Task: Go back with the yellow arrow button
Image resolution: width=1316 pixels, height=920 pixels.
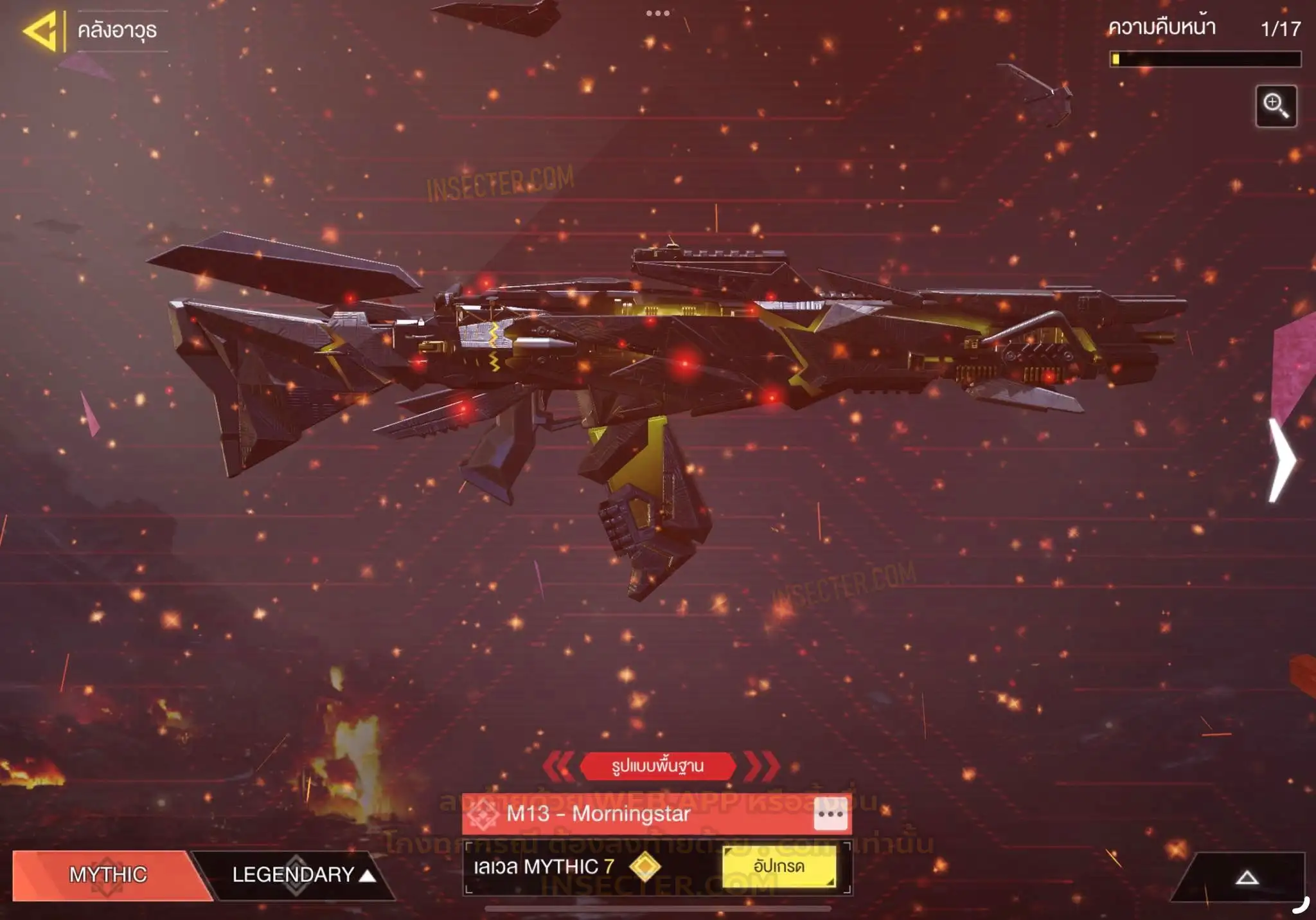Action: (x=41, y=30)
